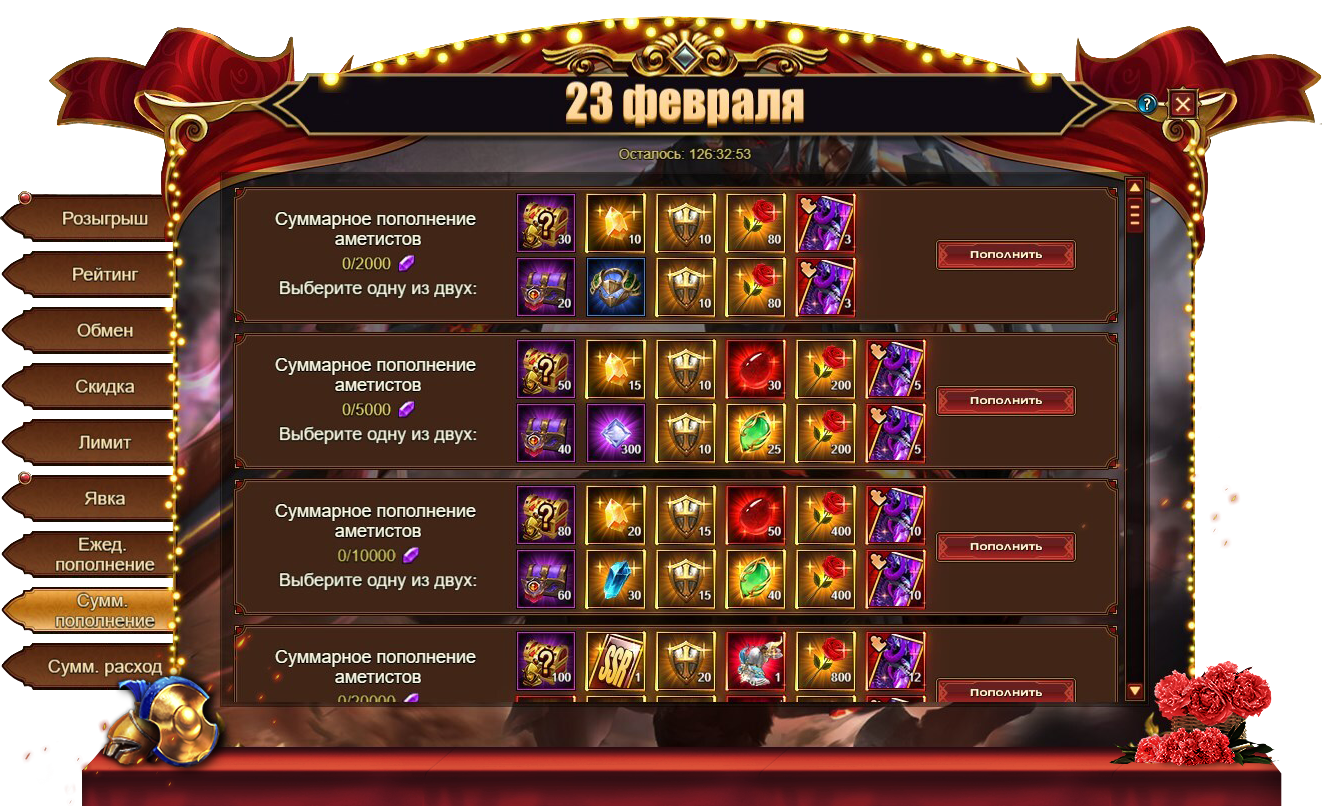Pick the SSR card reward icon
This screenshot has height=806, width=1322.
pos(615,660)
